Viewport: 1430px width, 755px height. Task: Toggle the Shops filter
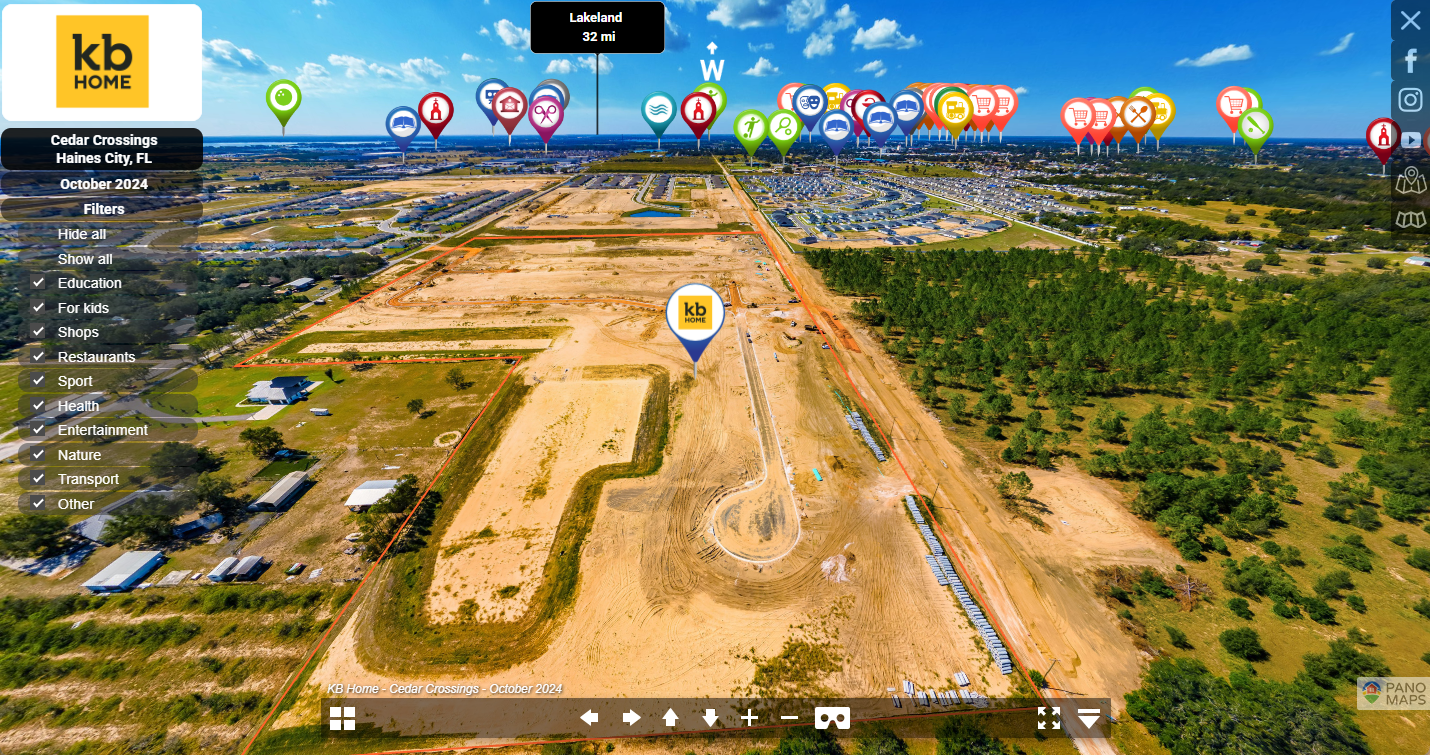pos(38,332)
